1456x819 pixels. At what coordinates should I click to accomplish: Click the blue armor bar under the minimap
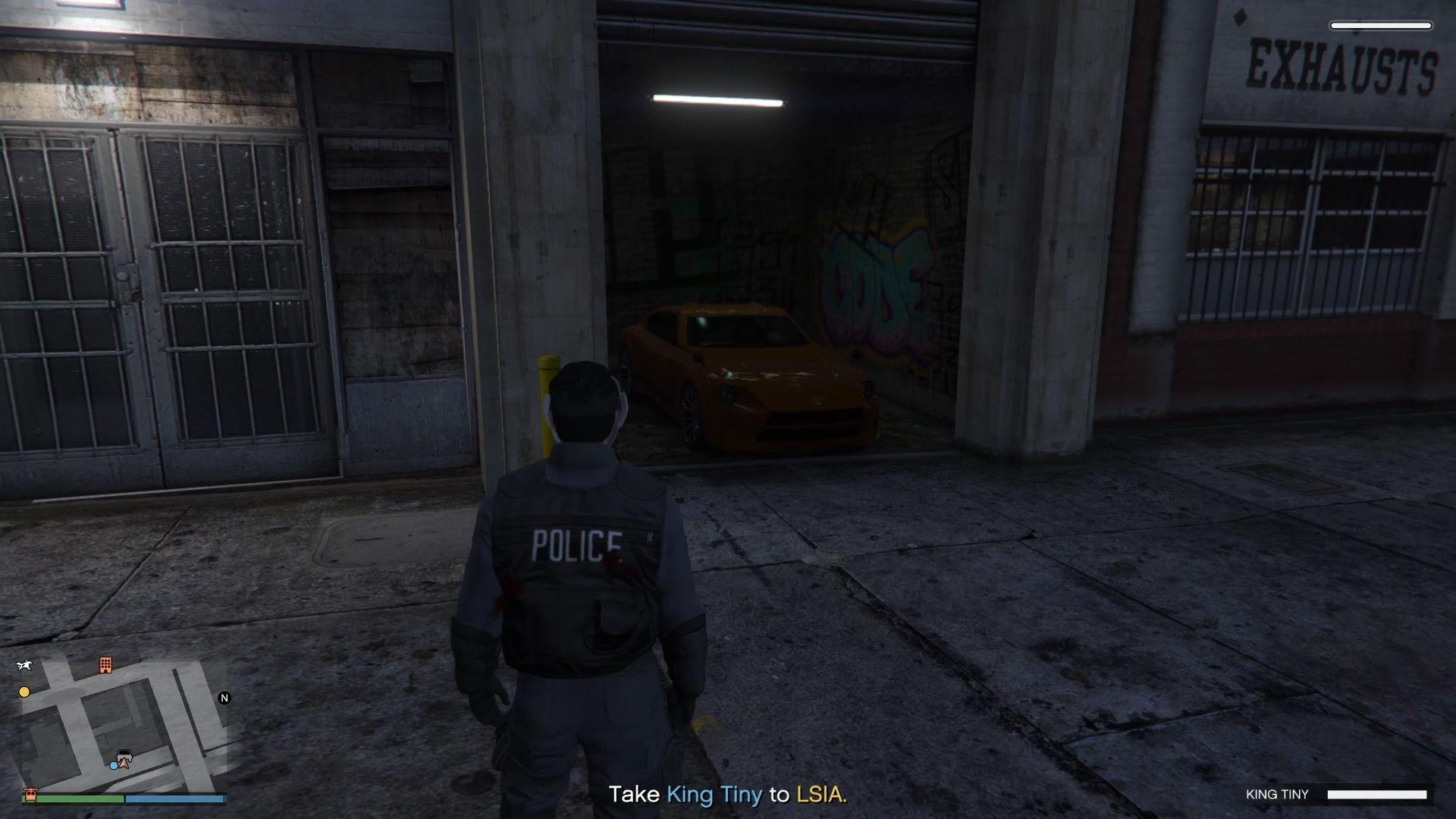pos(174,798)
